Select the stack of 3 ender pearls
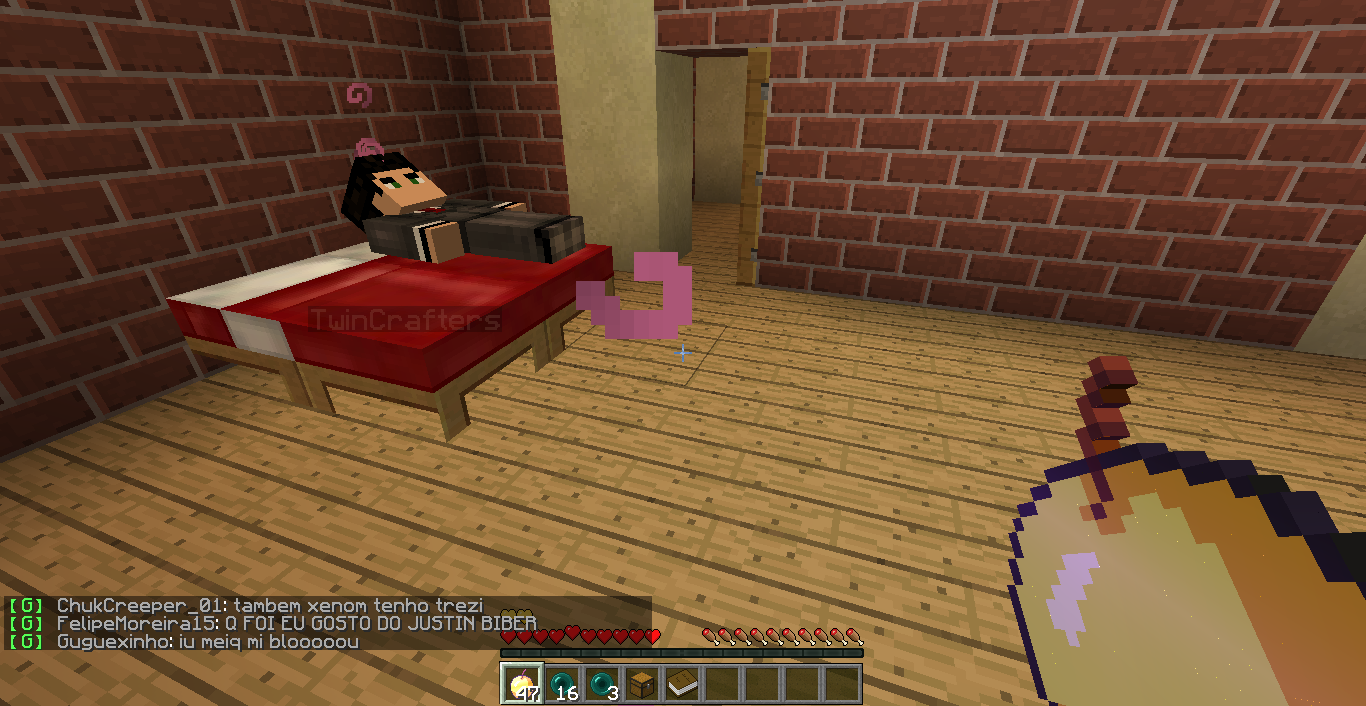 click(x=602, y=684)
